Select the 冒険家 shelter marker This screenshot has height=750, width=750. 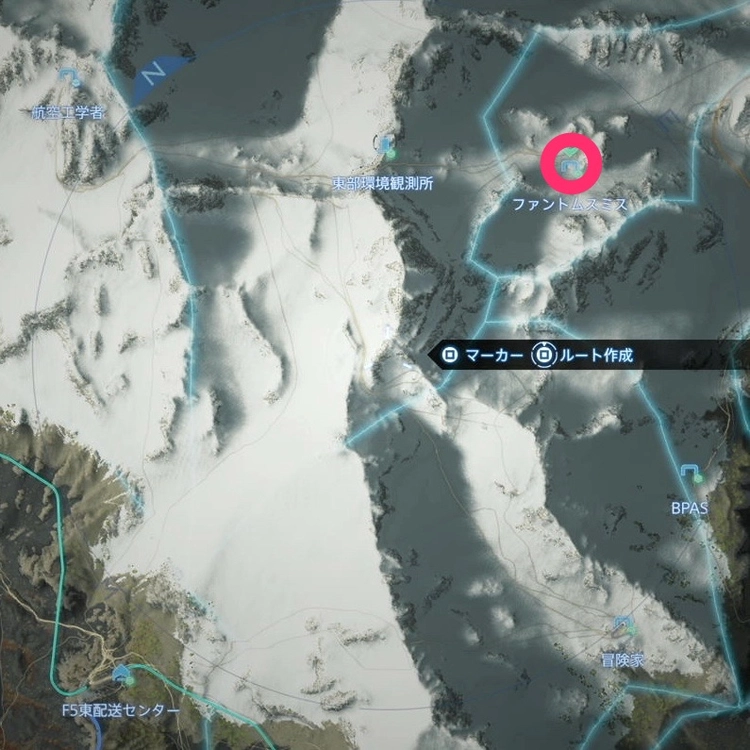[x=625, y=626]
